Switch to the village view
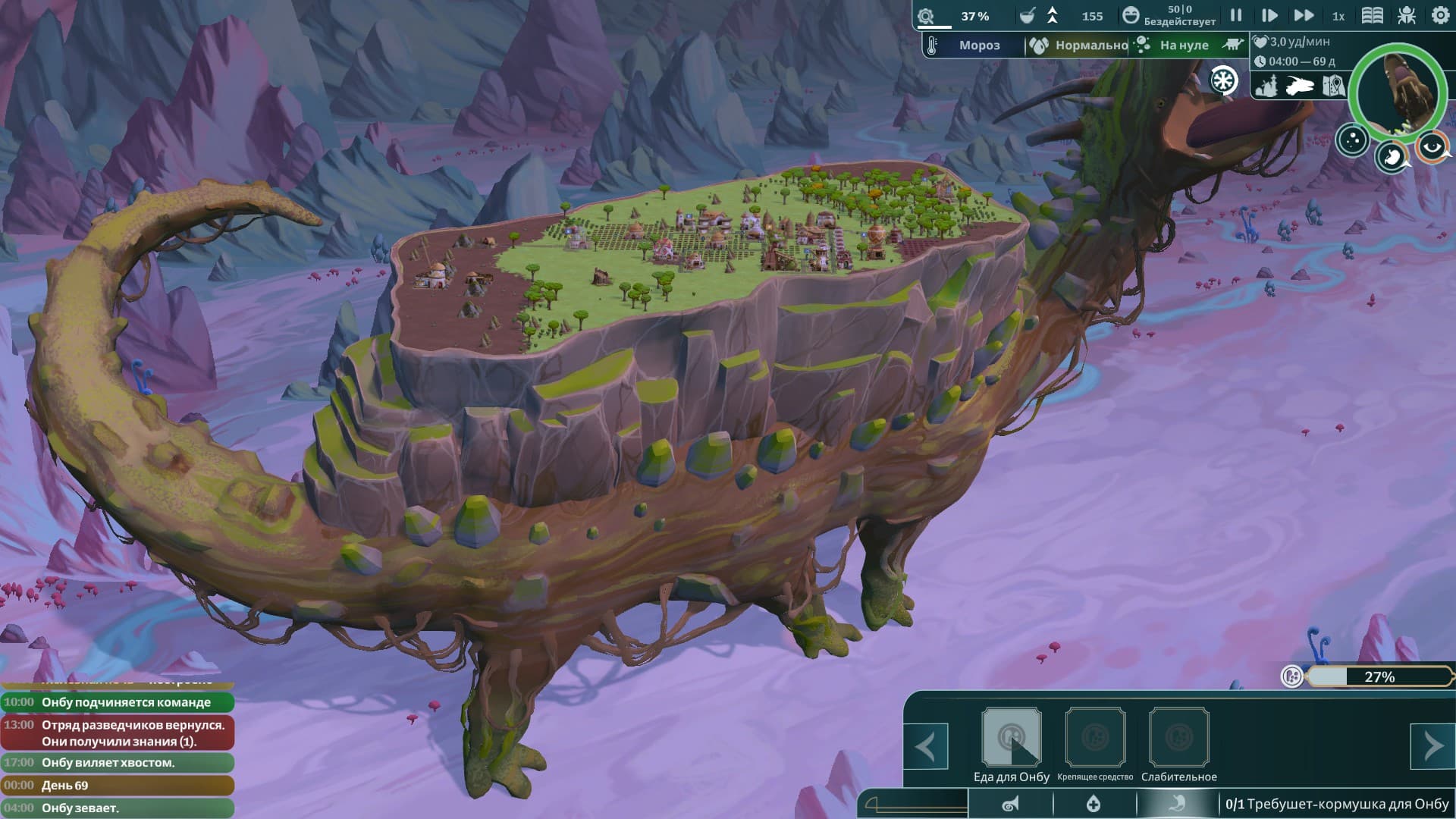The image size is (1456, 819). (x=1266, y=86)
